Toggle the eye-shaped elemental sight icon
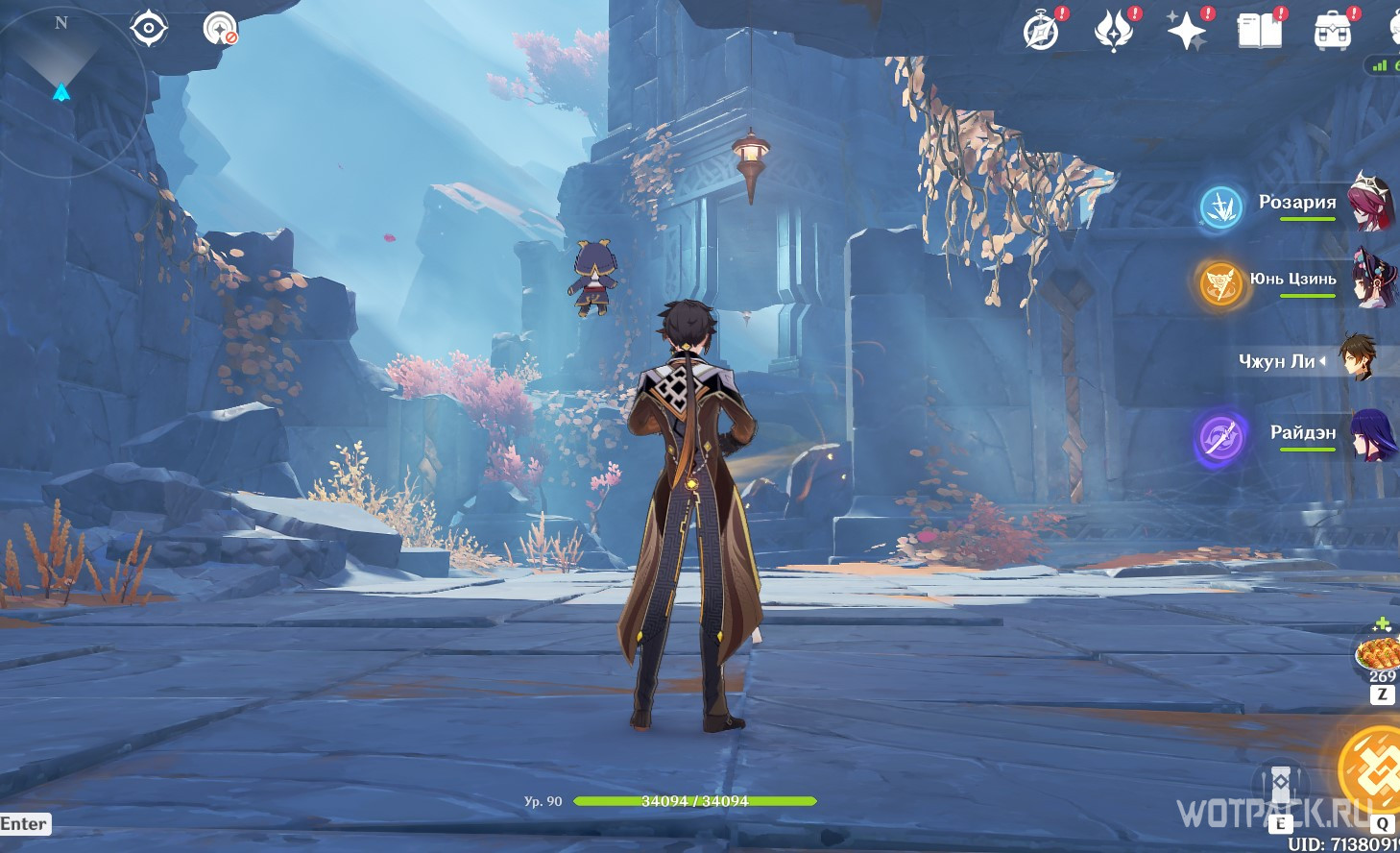 149,28
